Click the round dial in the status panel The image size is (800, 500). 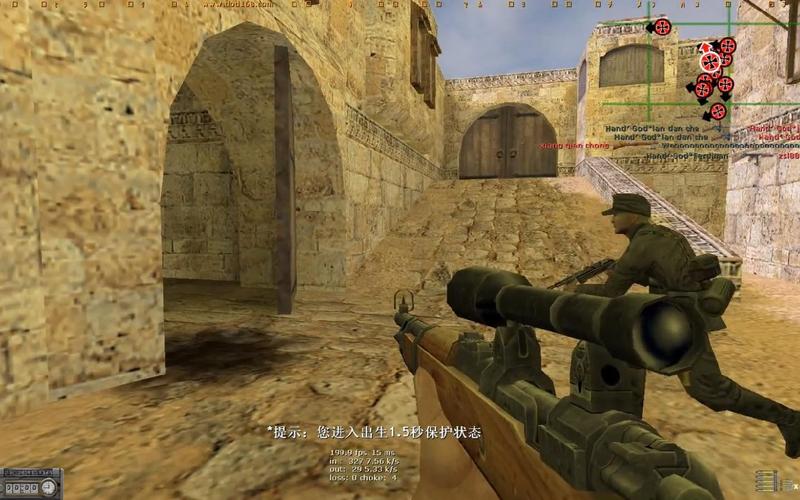[49, 487]
